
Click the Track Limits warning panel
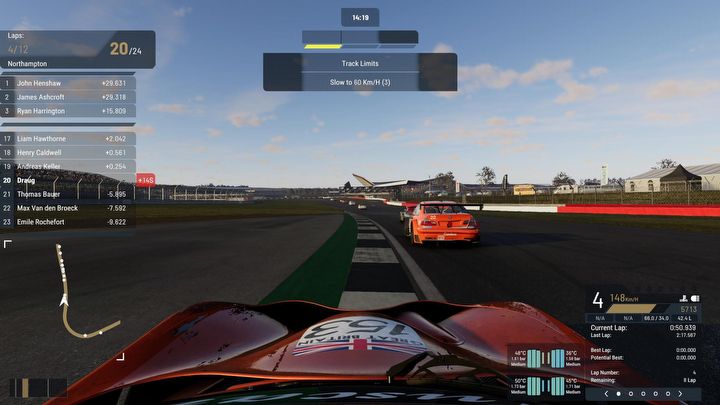(360, 72)
